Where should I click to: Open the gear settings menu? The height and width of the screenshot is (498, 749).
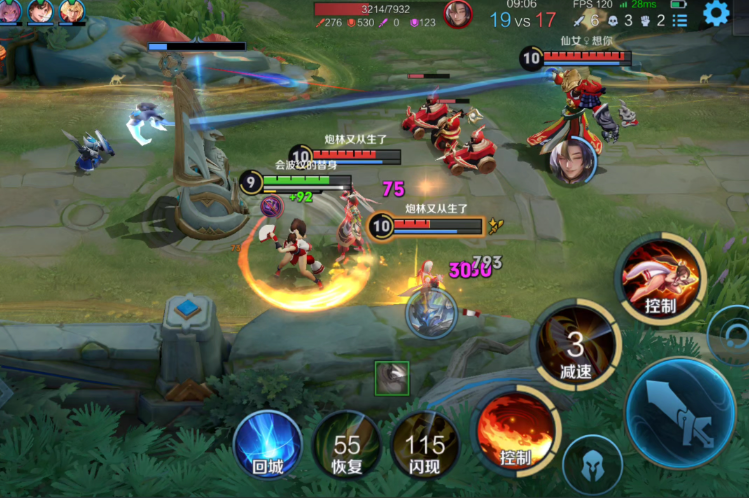coord(716,13)
